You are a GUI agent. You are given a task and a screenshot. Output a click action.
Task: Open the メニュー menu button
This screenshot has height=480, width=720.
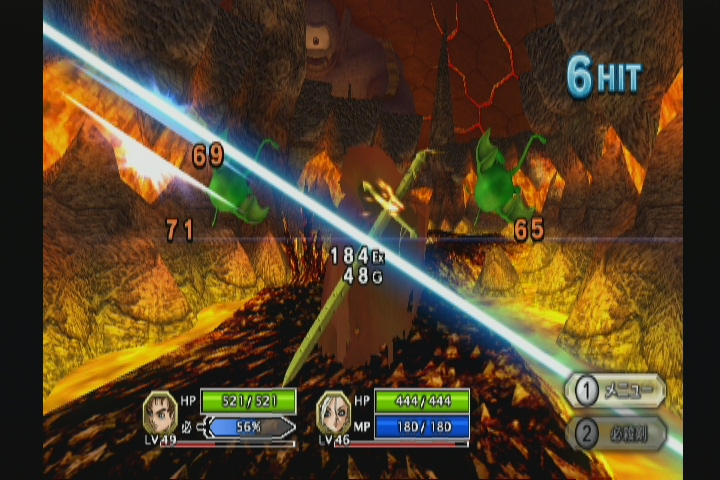[x=615, y=391]
